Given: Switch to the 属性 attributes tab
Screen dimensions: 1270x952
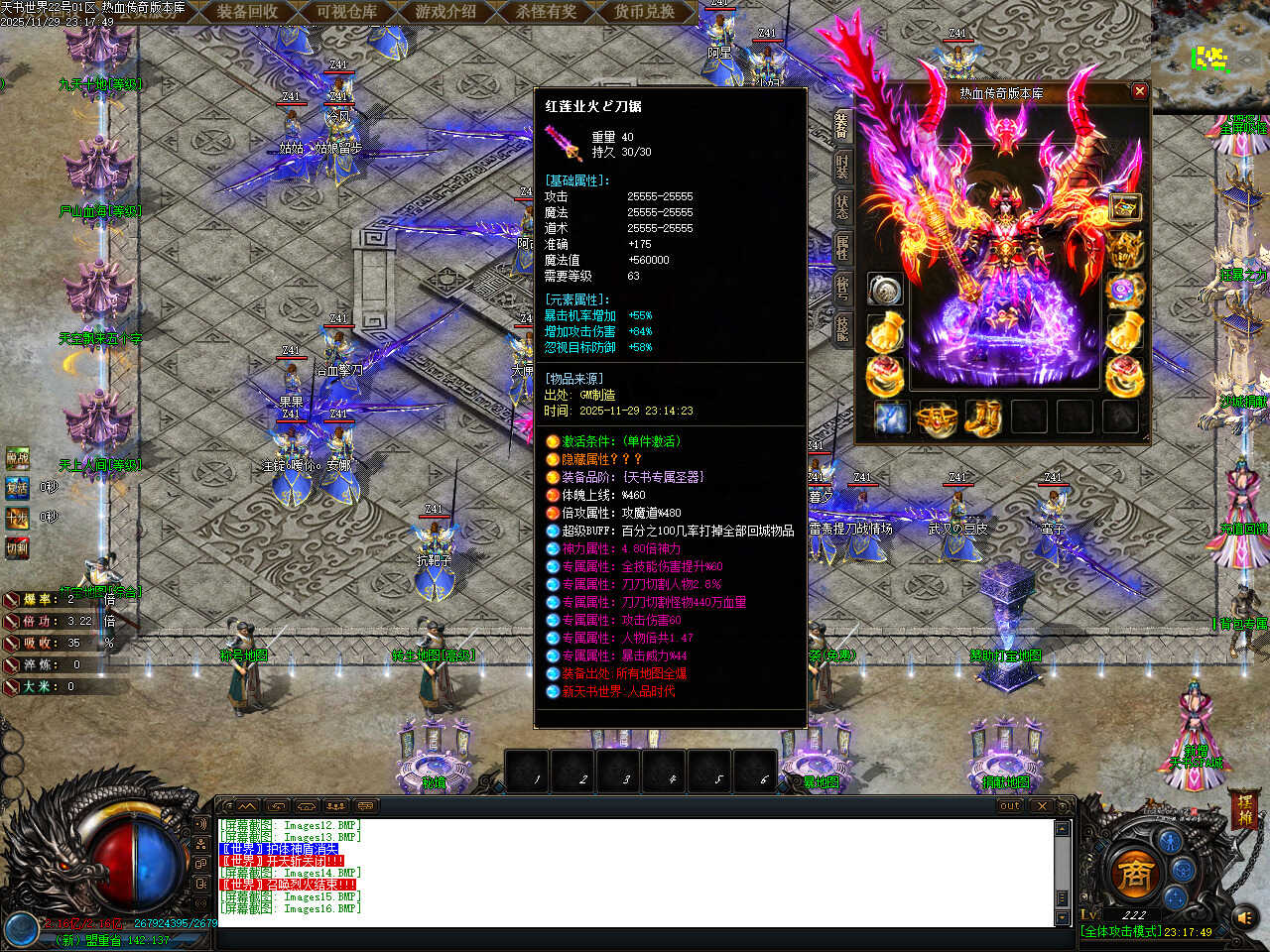Looking at the screenshot, I should pyautogui.click(x=842, y=248).
